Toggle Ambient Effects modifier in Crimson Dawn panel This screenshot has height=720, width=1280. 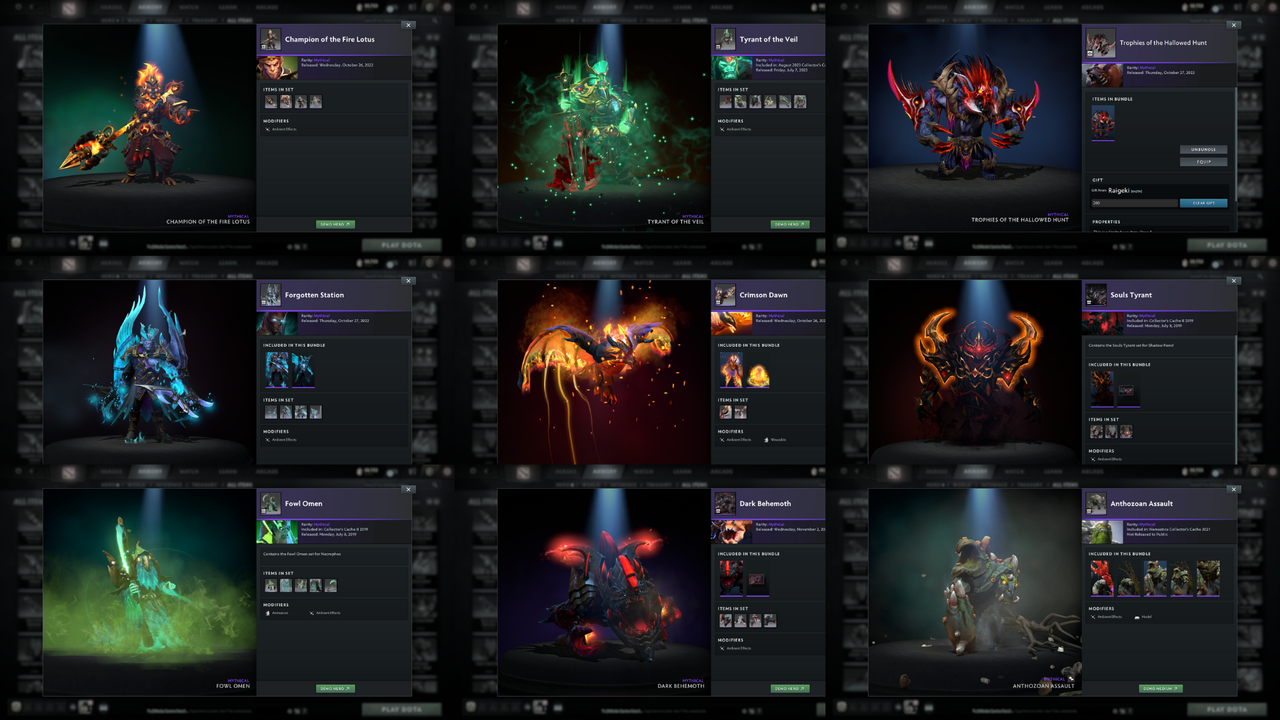click(738, 440)
